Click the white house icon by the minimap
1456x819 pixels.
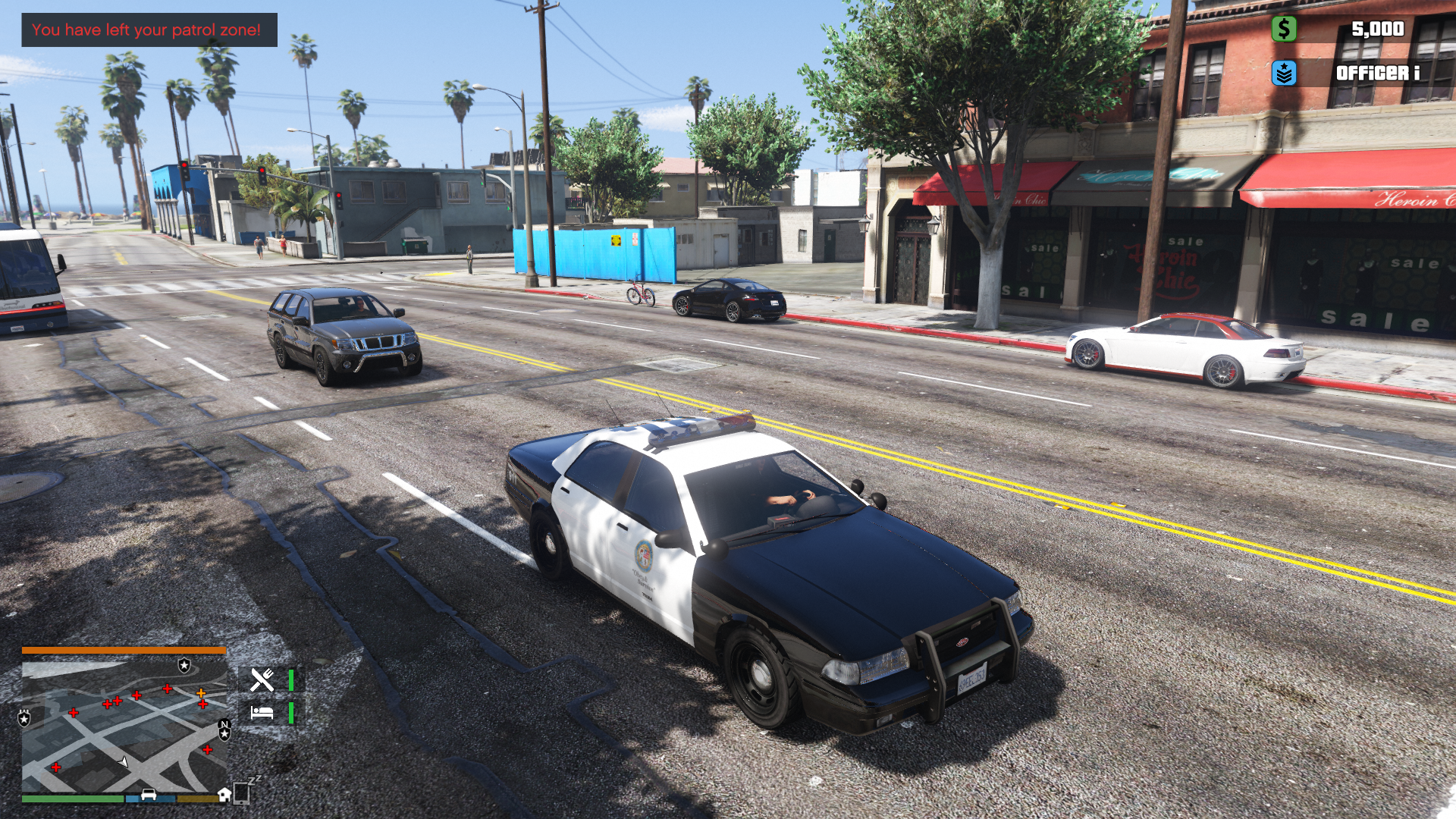pos(224,794)
